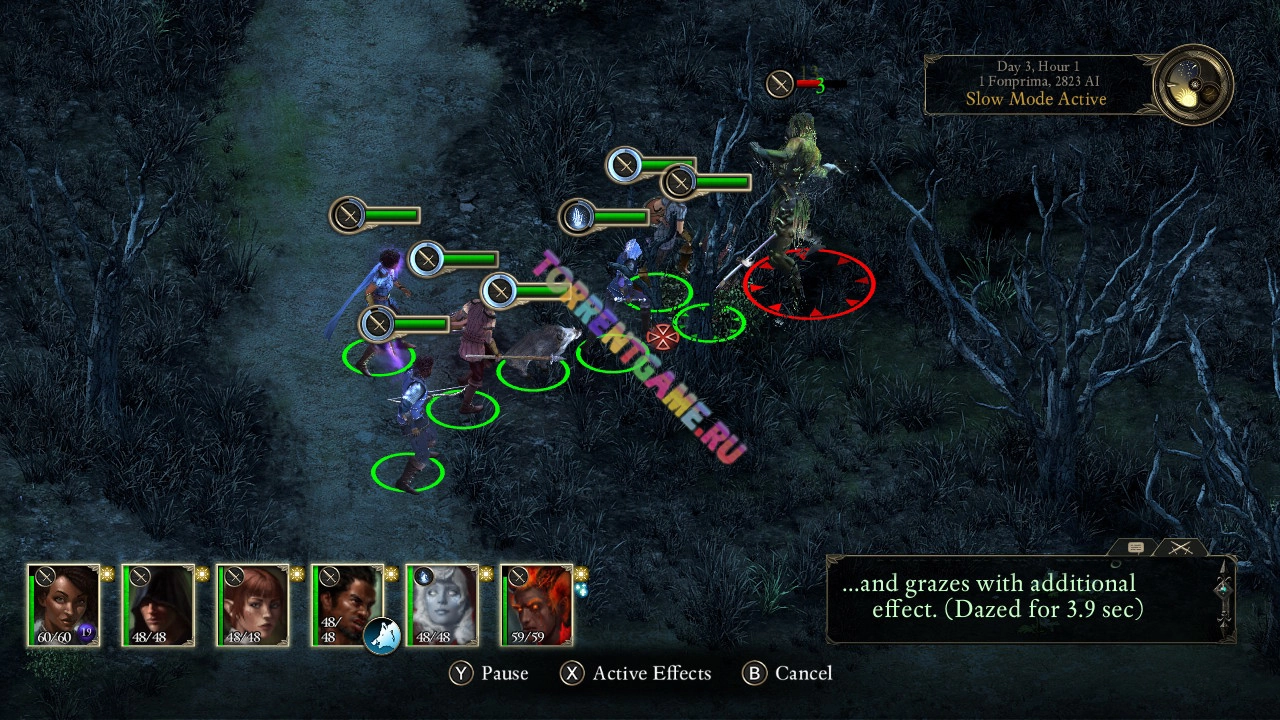Click the red crossed attack cursor marker
Image resolution: width=1280 pixels, height=720 pixels.
661,336
